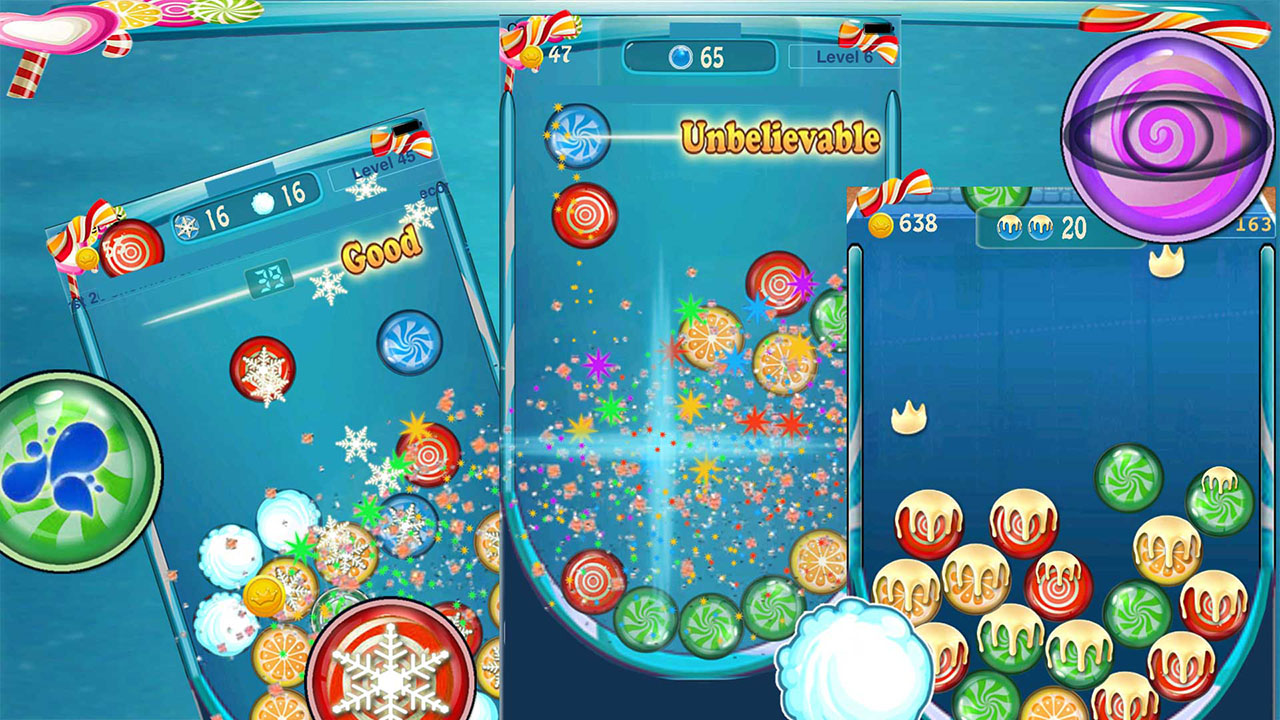Expand the Level 45 label

pos(382,165)
